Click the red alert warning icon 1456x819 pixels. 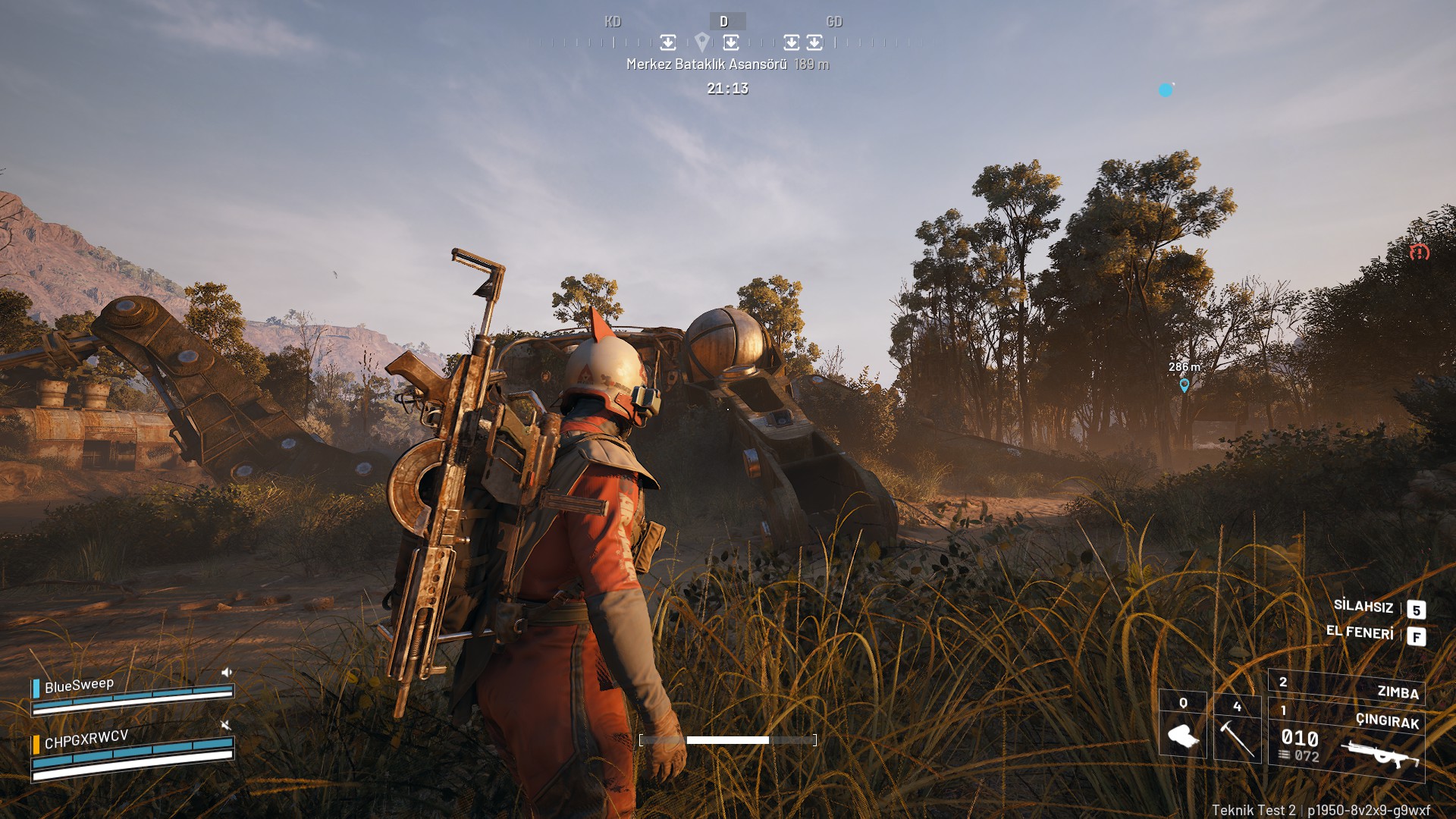(1420, 253)
